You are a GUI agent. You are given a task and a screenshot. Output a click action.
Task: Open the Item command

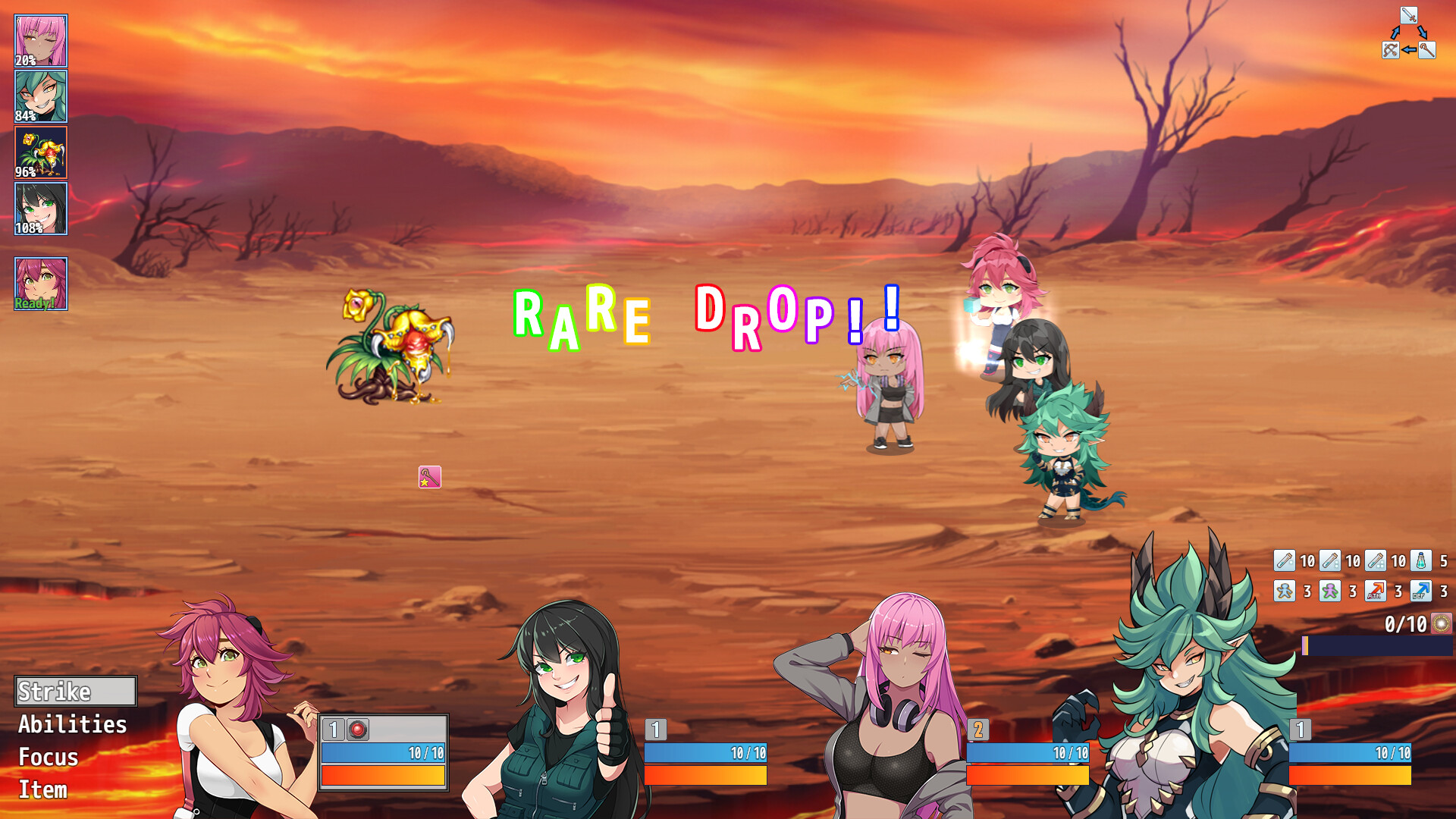point(42,789)
